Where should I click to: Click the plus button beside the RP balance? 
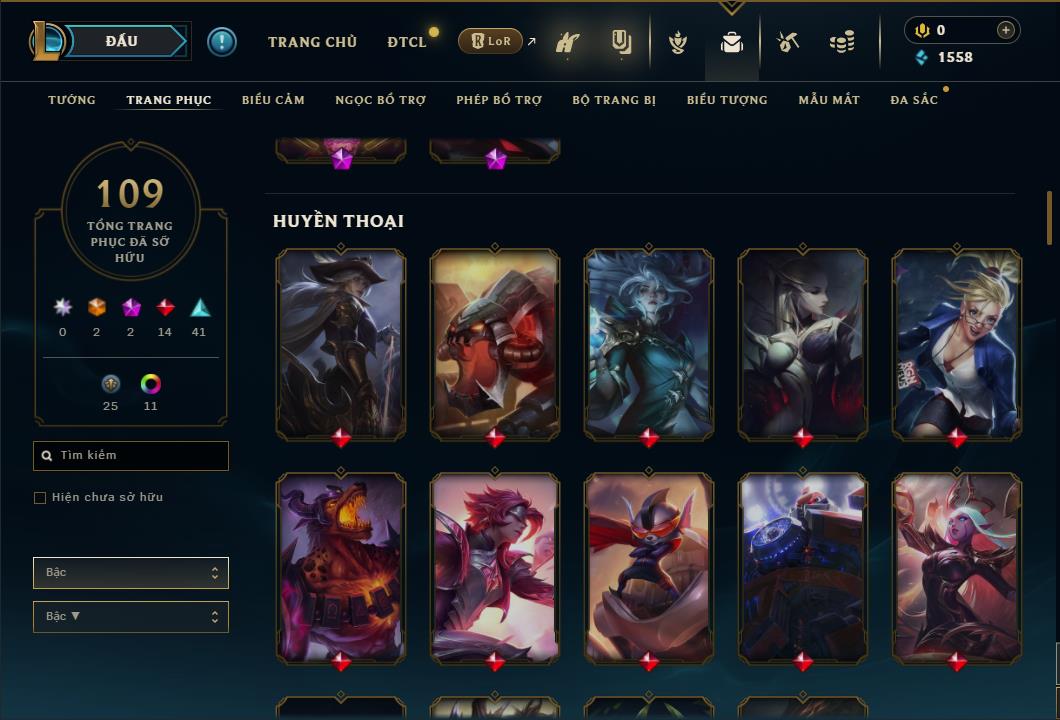click(1006, 30)
